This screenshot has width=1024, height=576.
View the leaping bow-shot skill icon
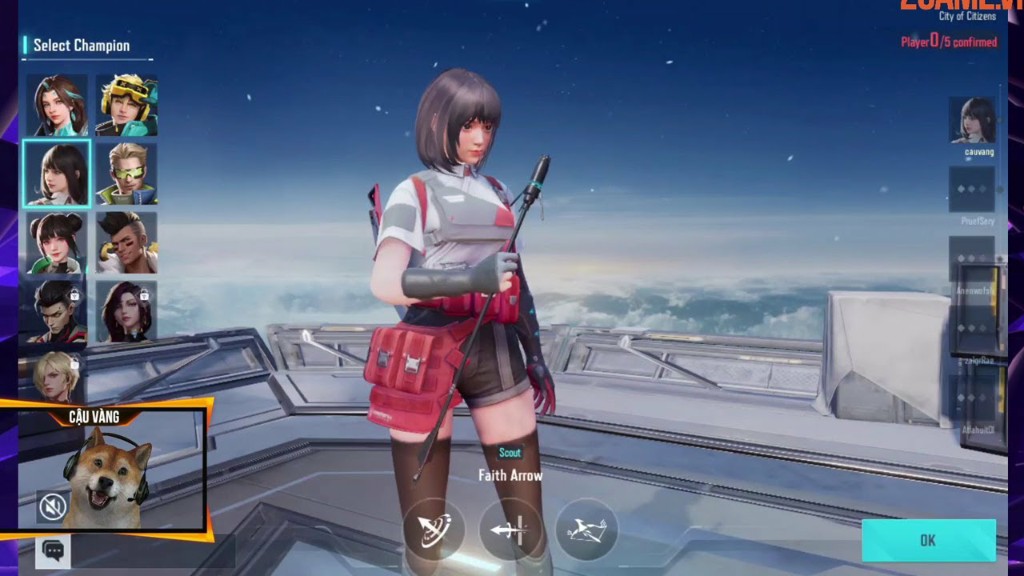(586, 528)
